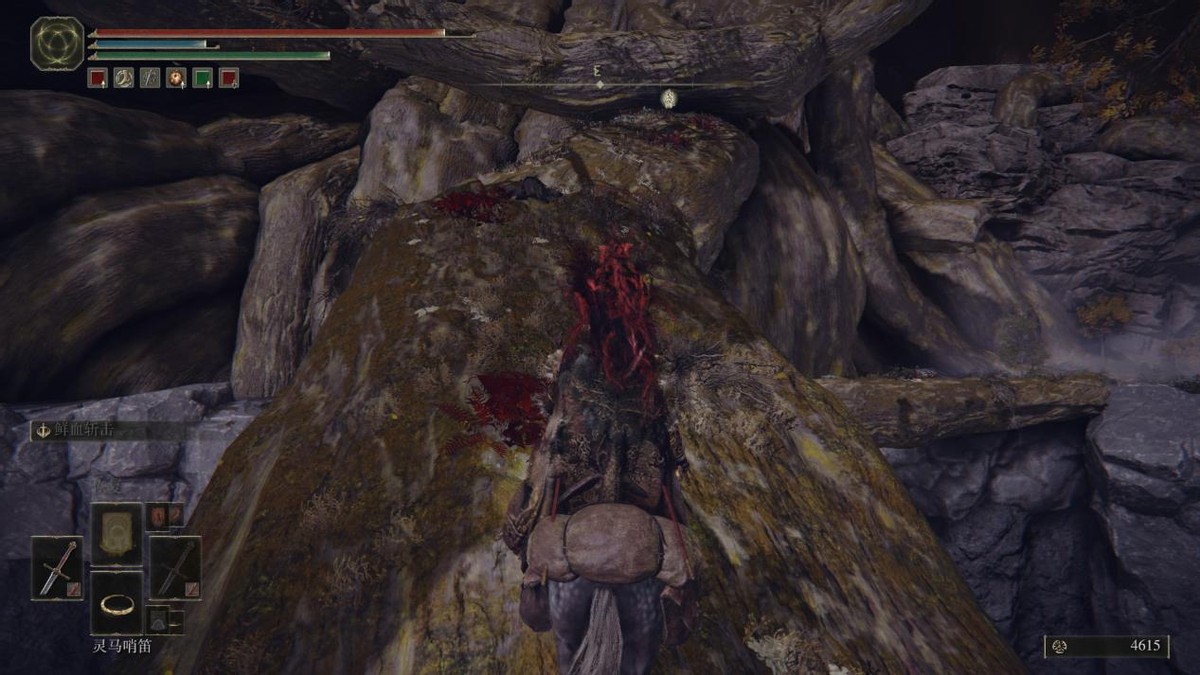Select the left-hand sword weapon slot
The height and width of the screenshot is (675, 1200).
pos(57,568)
